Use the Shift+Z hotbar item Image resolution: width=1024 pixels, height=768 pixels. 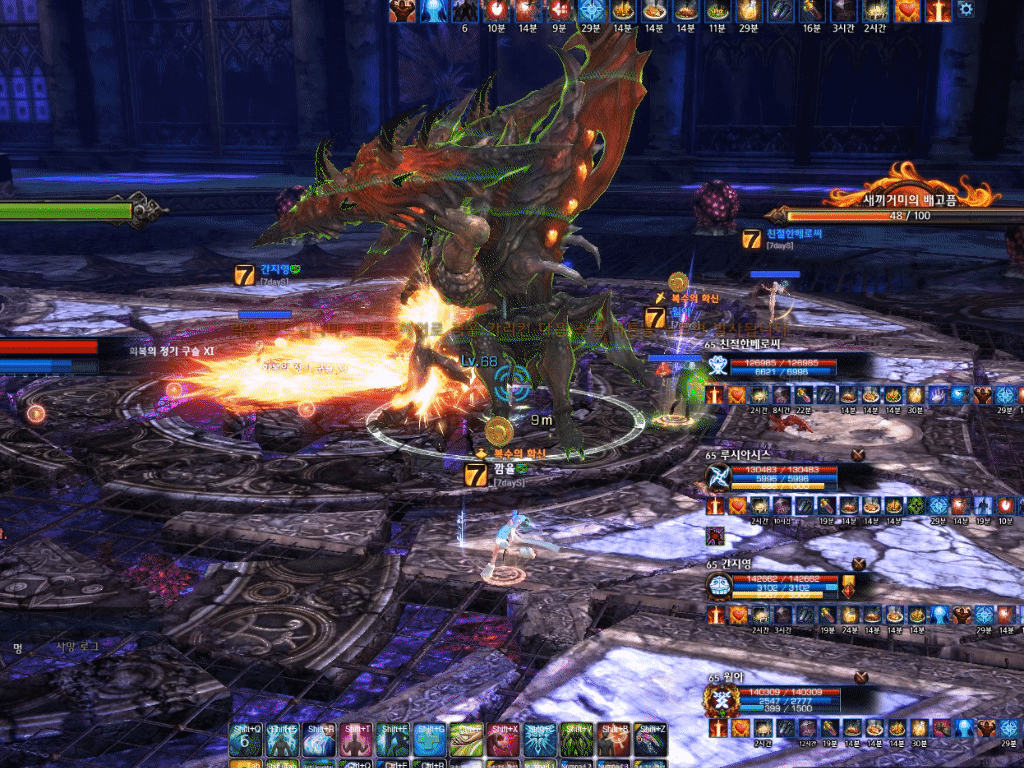[649, 738]
